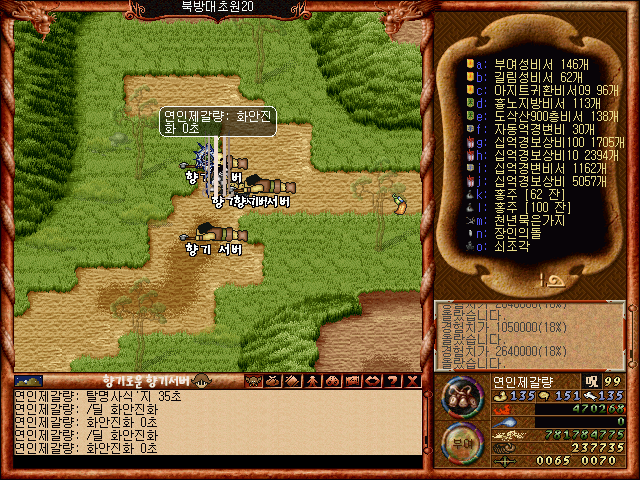The height and width of the screenshot is (480, 640).
Task: Open the question mark help button
Action: click(x=391, y=380)
